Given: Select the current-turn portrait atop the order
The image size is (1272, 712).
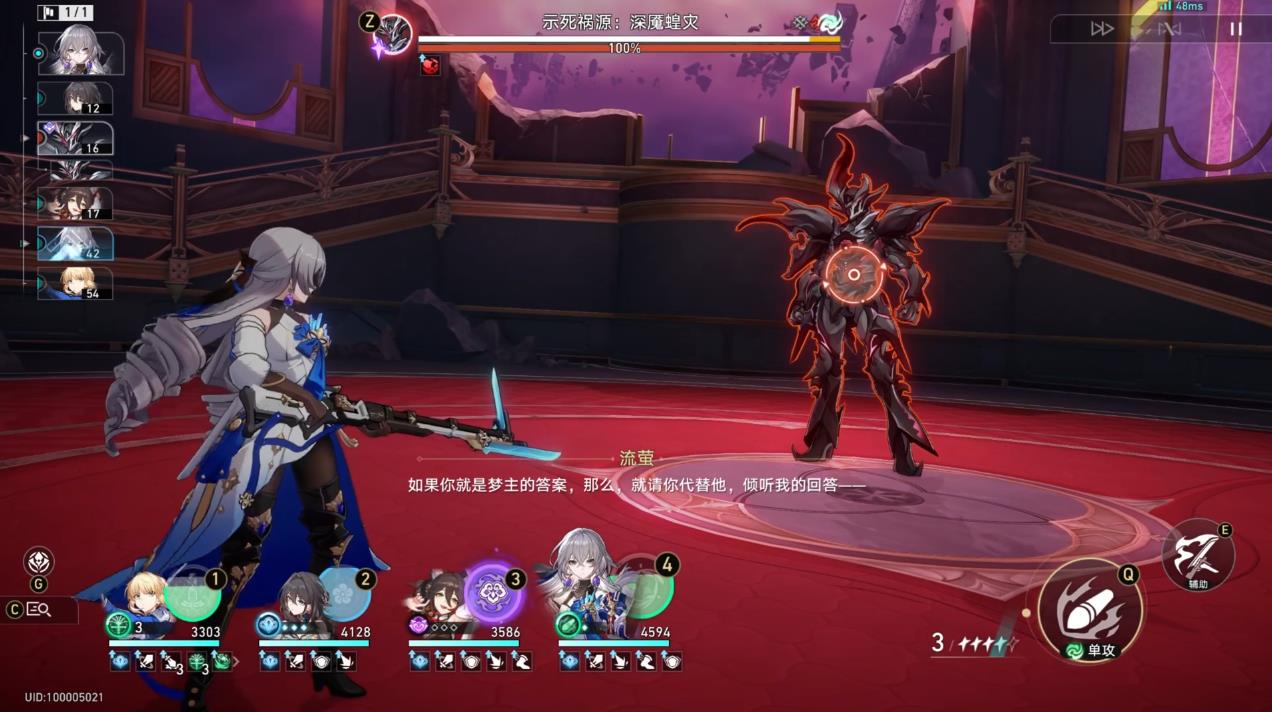Looking at the screenshot, I should 80,53.
